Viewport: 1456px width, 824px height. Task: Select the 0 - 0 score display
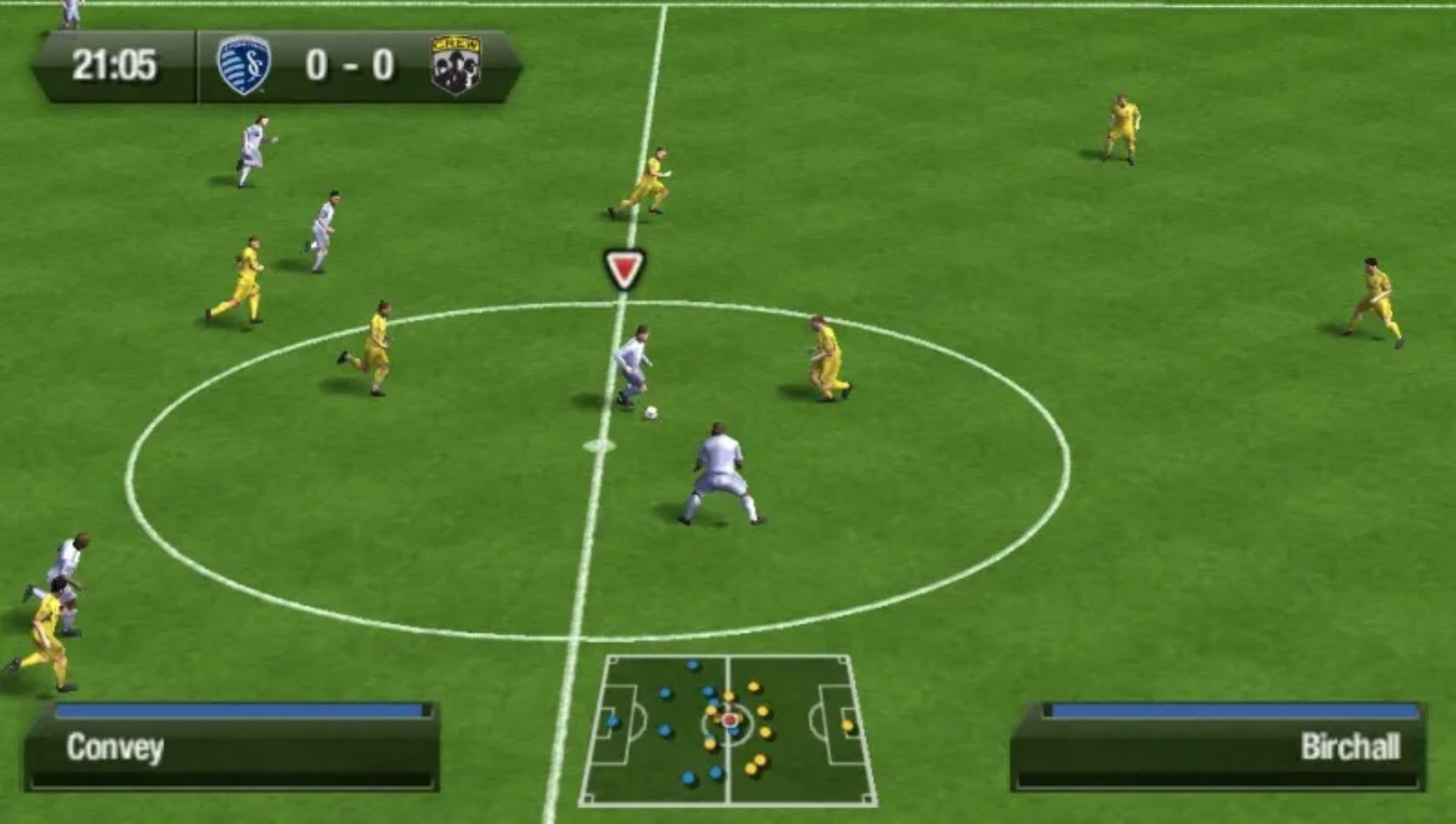[x=350, y=64]
